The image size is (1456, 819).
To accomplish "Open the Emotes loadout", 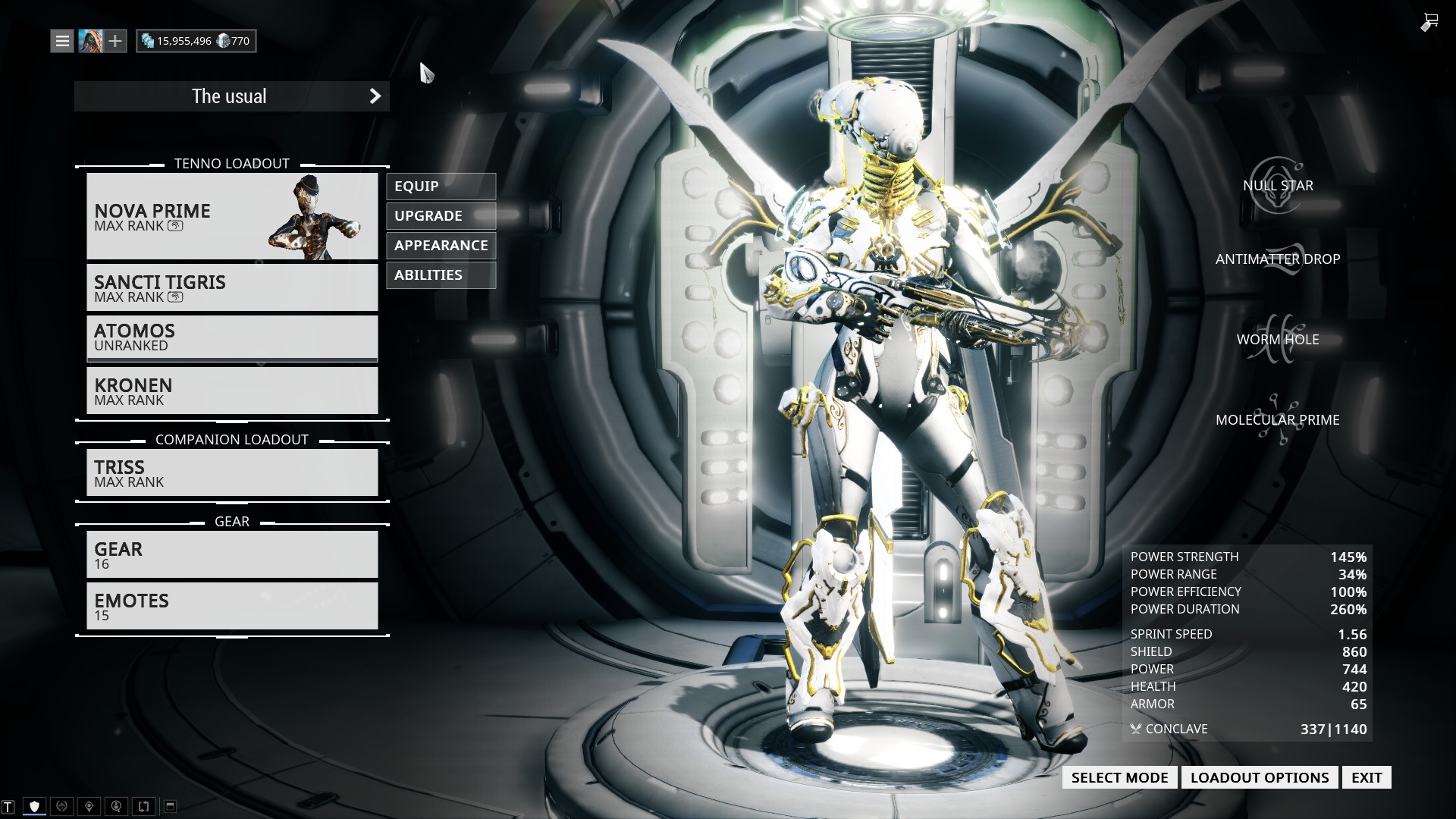I will 232,606.
